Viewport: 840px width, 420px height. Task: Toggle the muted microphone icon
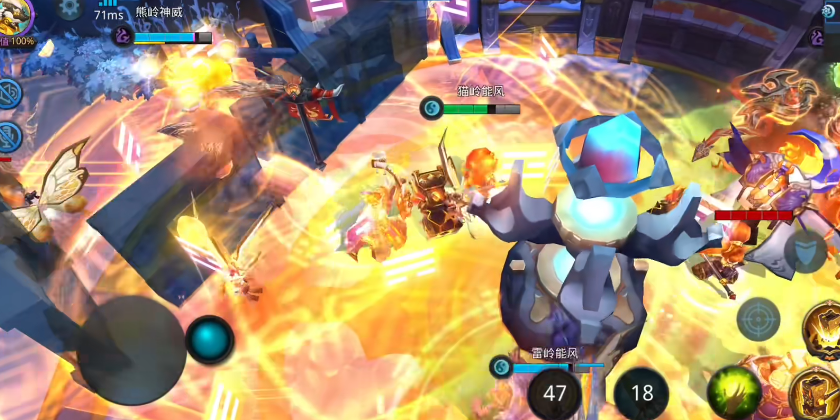pos(9,137)
